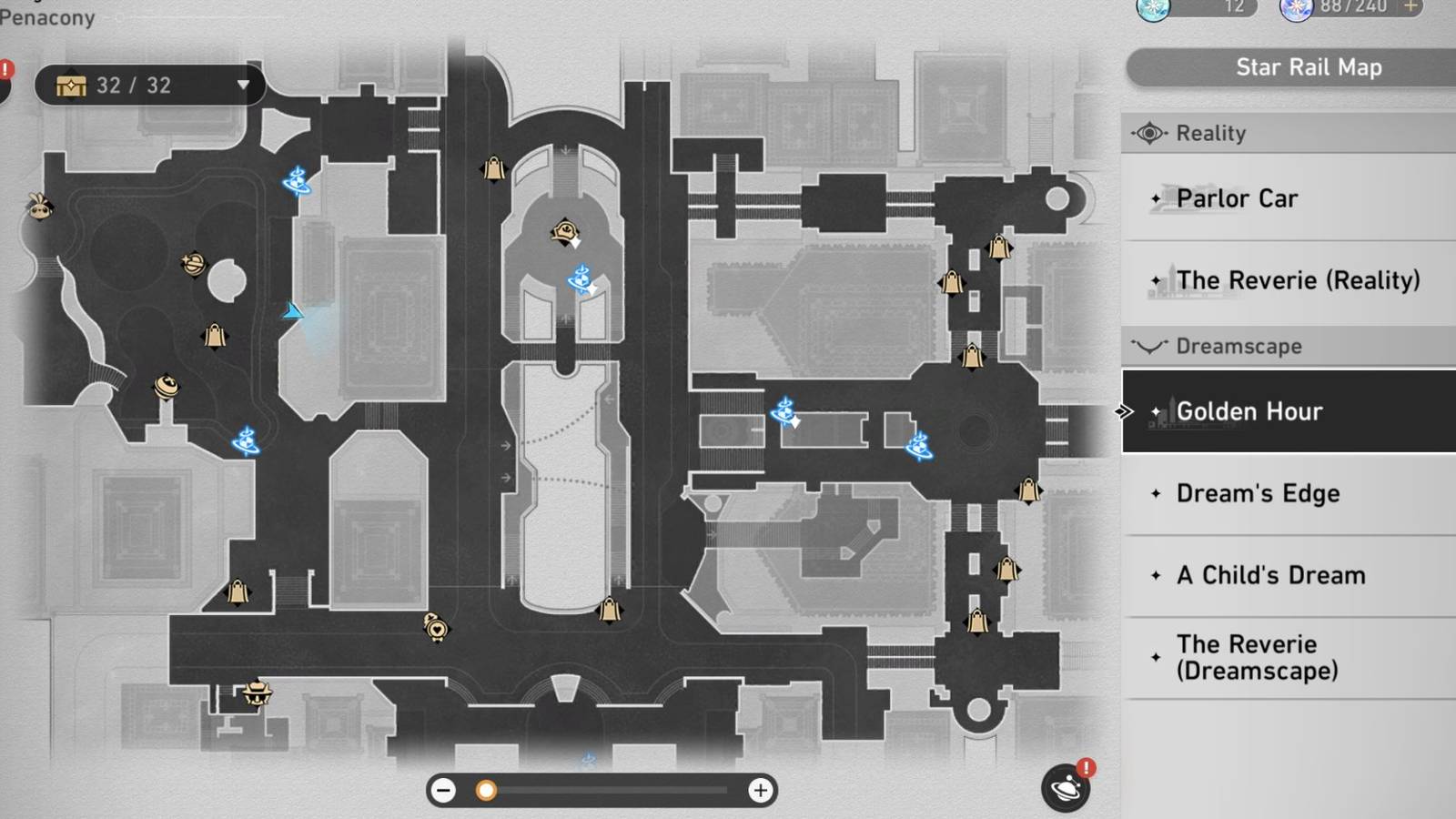Image resolution: width=1456 pixels, height=819 pixels.
Task: Select the Golden Hour map entry
Action: (x=1250, y=410)
